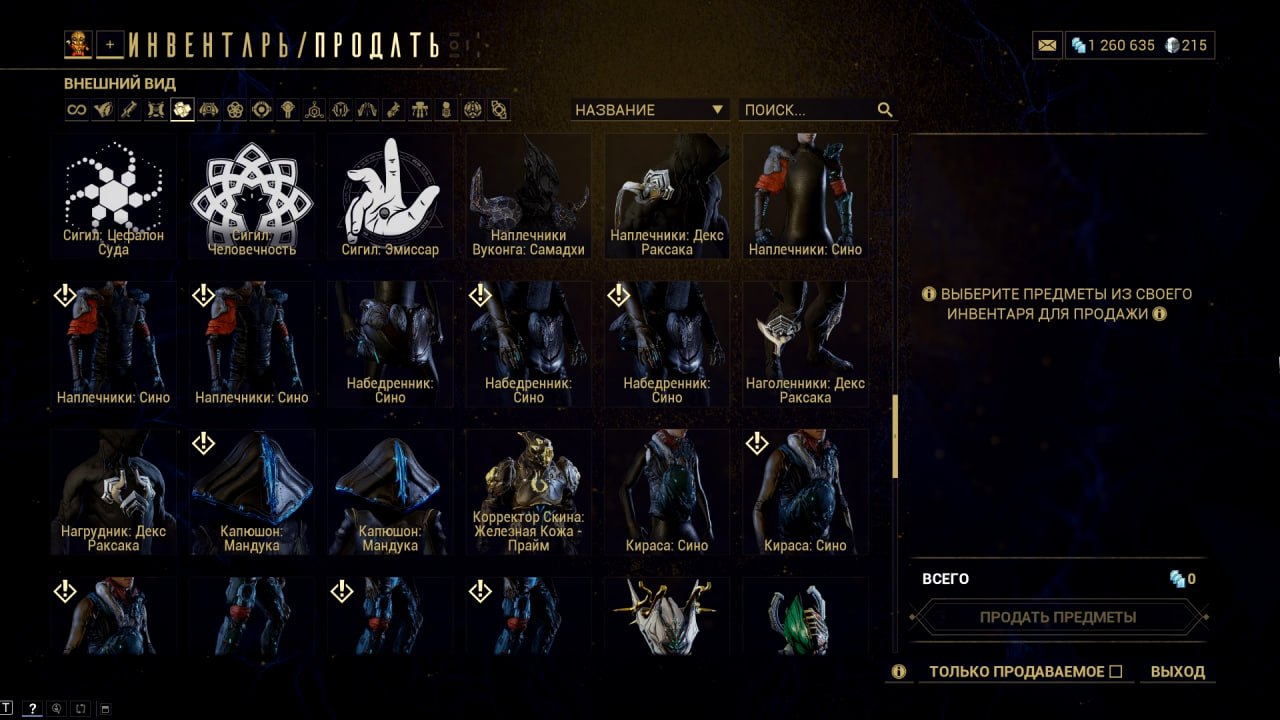
Task: Select Наплечники Вуконга: Самадхи item
Action: 528,197
